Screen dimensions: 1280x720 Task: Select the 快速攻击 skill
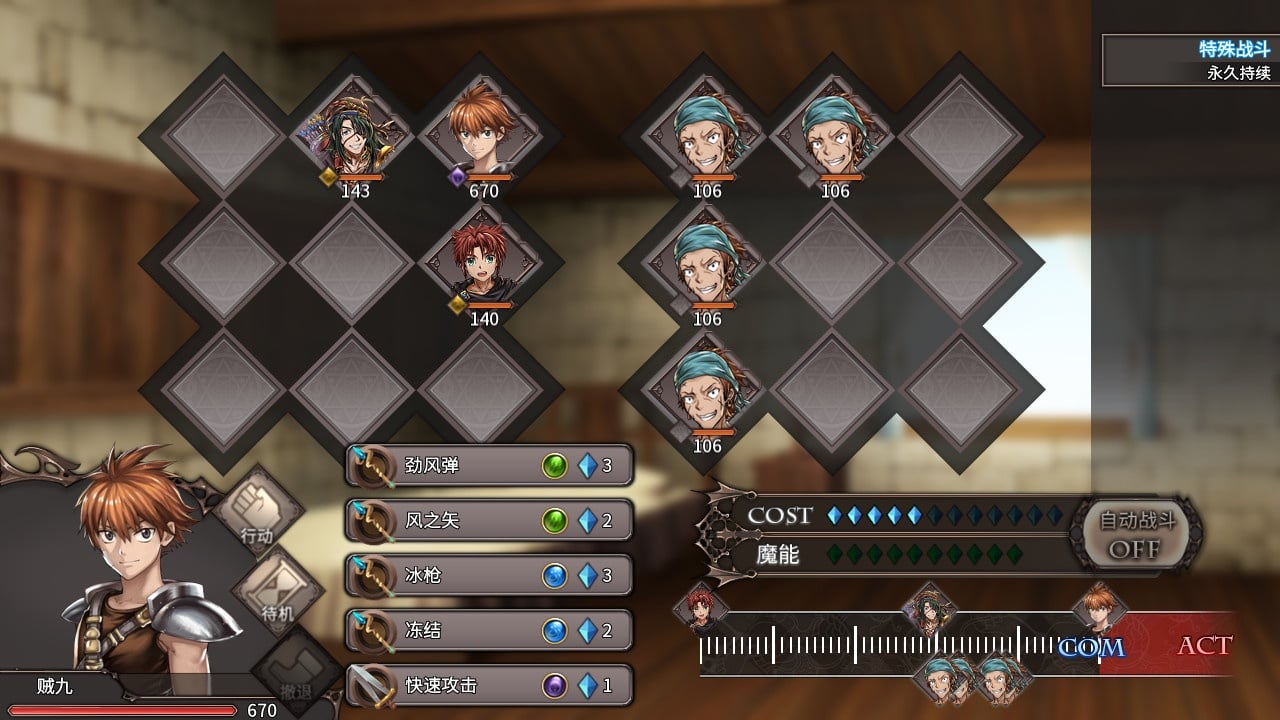pos(489,686)
